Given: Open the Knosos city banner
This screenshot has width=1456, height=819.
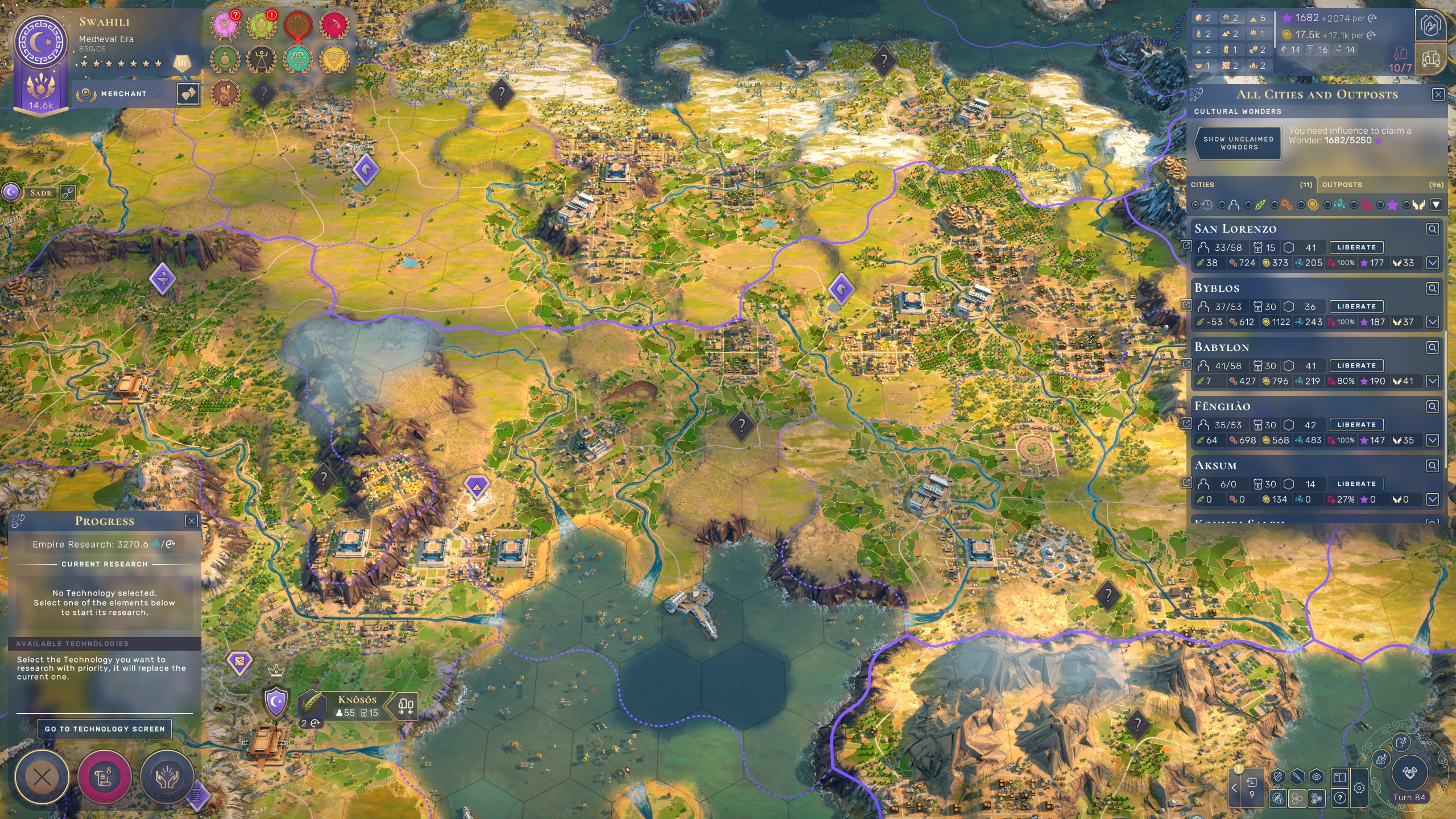Looking at the screenshot, I should (x=357, y=705).
